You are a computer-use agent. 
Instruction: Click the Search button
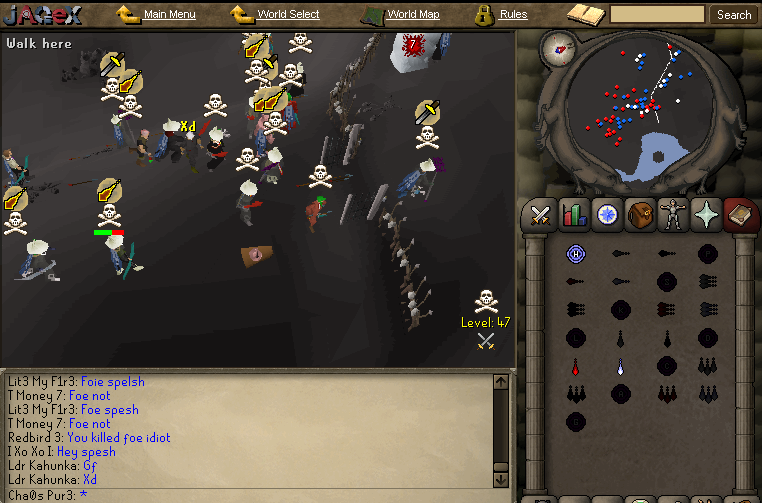[734, 15]
